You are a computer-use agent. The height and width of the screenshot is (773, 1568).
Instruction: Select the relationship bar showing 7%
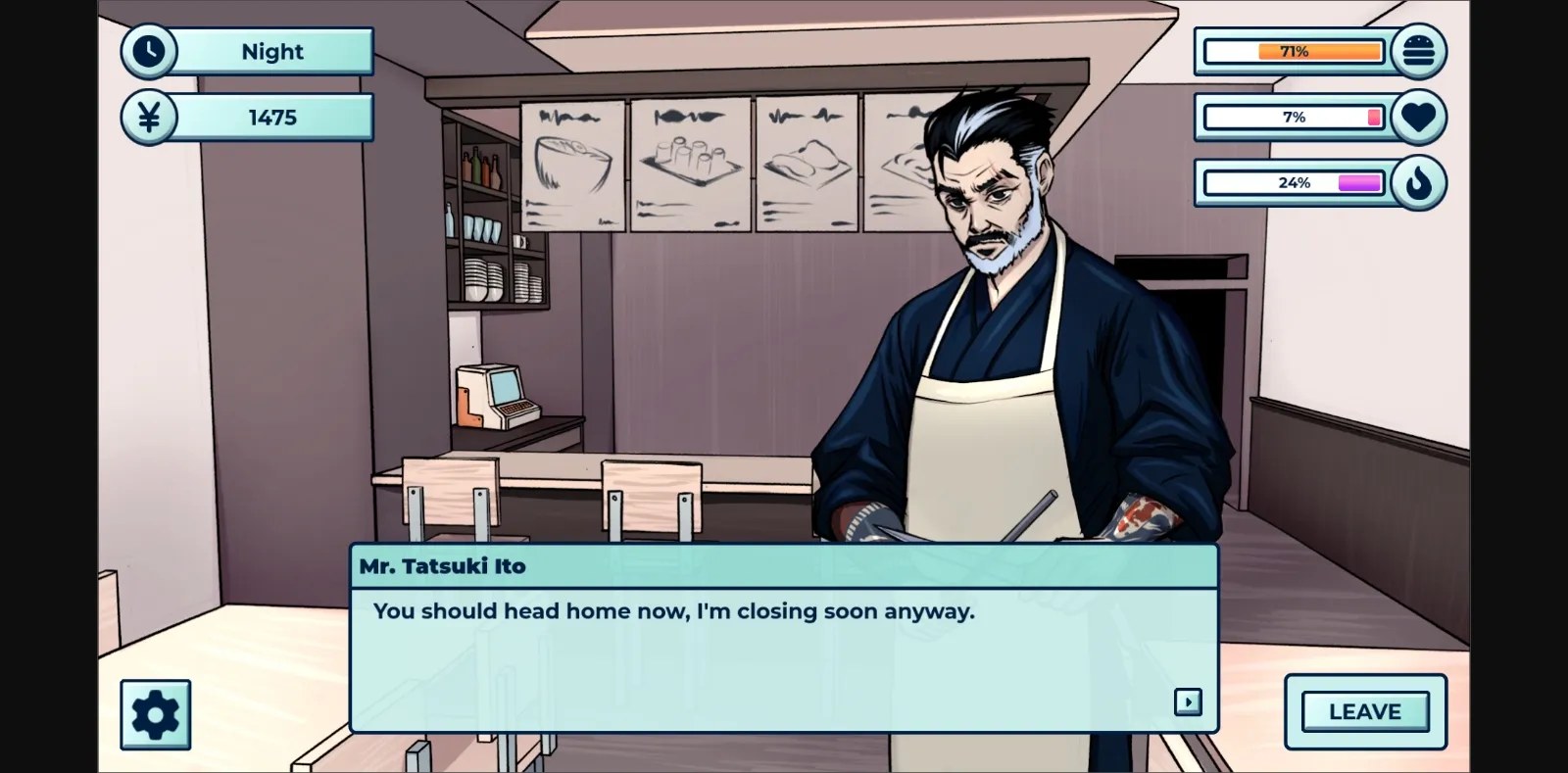[x=1294, y=117]
